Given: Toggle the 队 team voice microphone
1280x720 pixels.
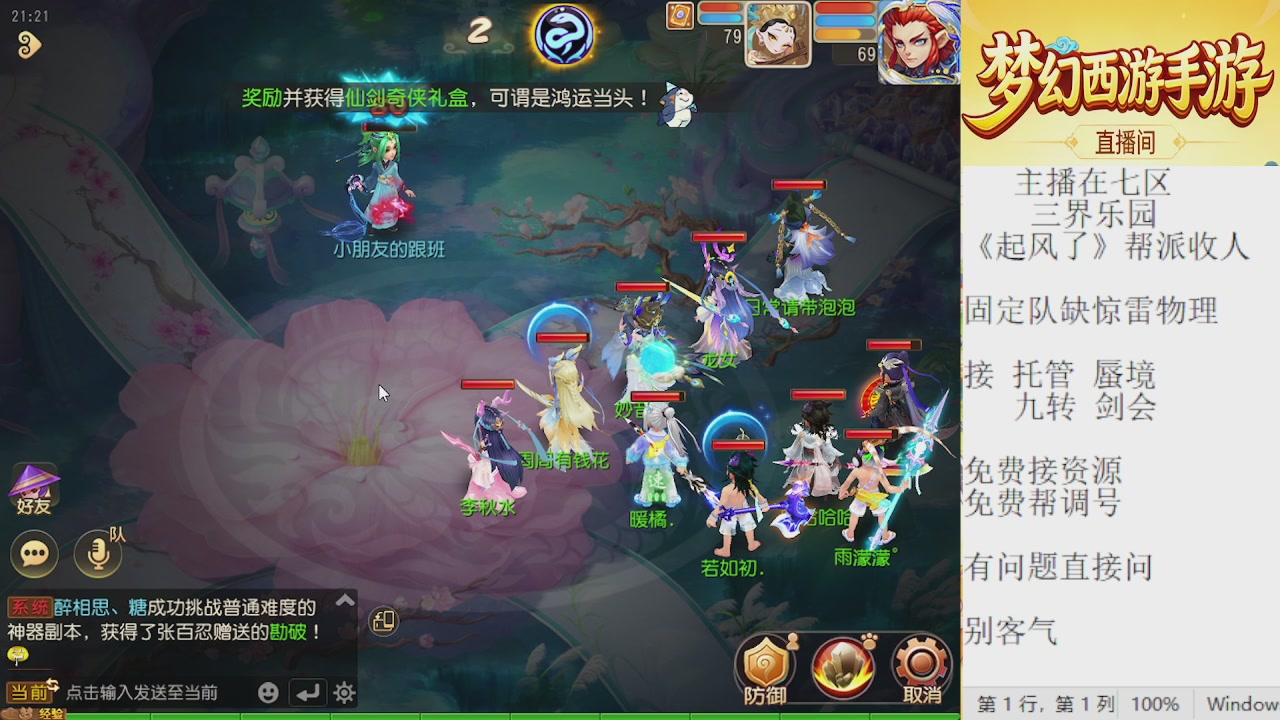Looking at the screenshot, I should (x=96, y=554).
